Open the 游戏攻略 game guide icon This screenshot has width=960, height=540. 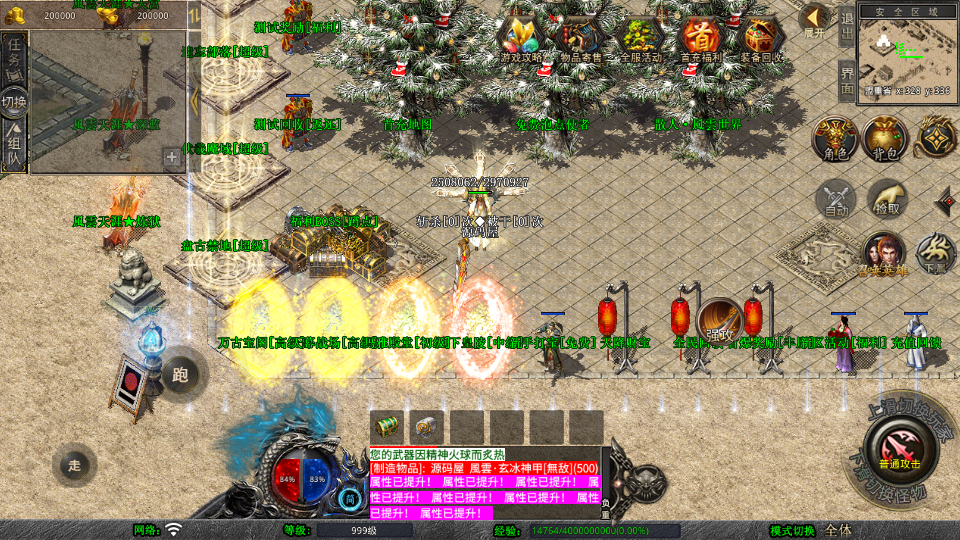point(524,39)
